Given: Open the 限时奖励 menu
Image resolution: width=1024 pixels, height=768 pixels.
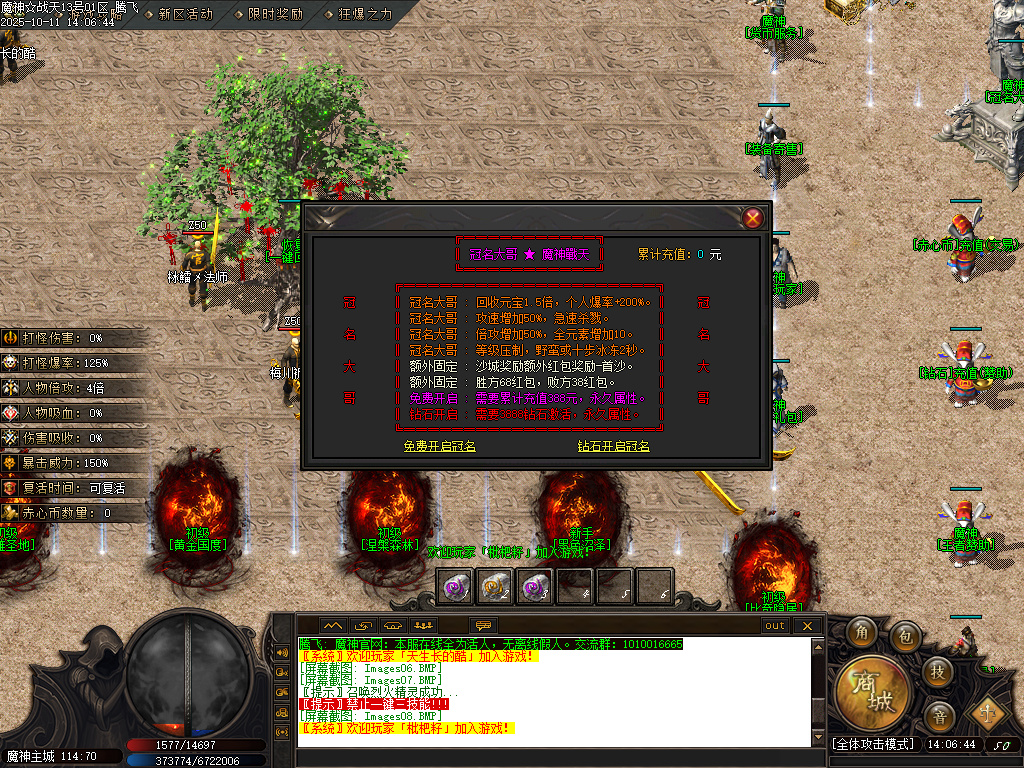Looking at the screenshot, I should pyautogui.click(x=268, y=14).
